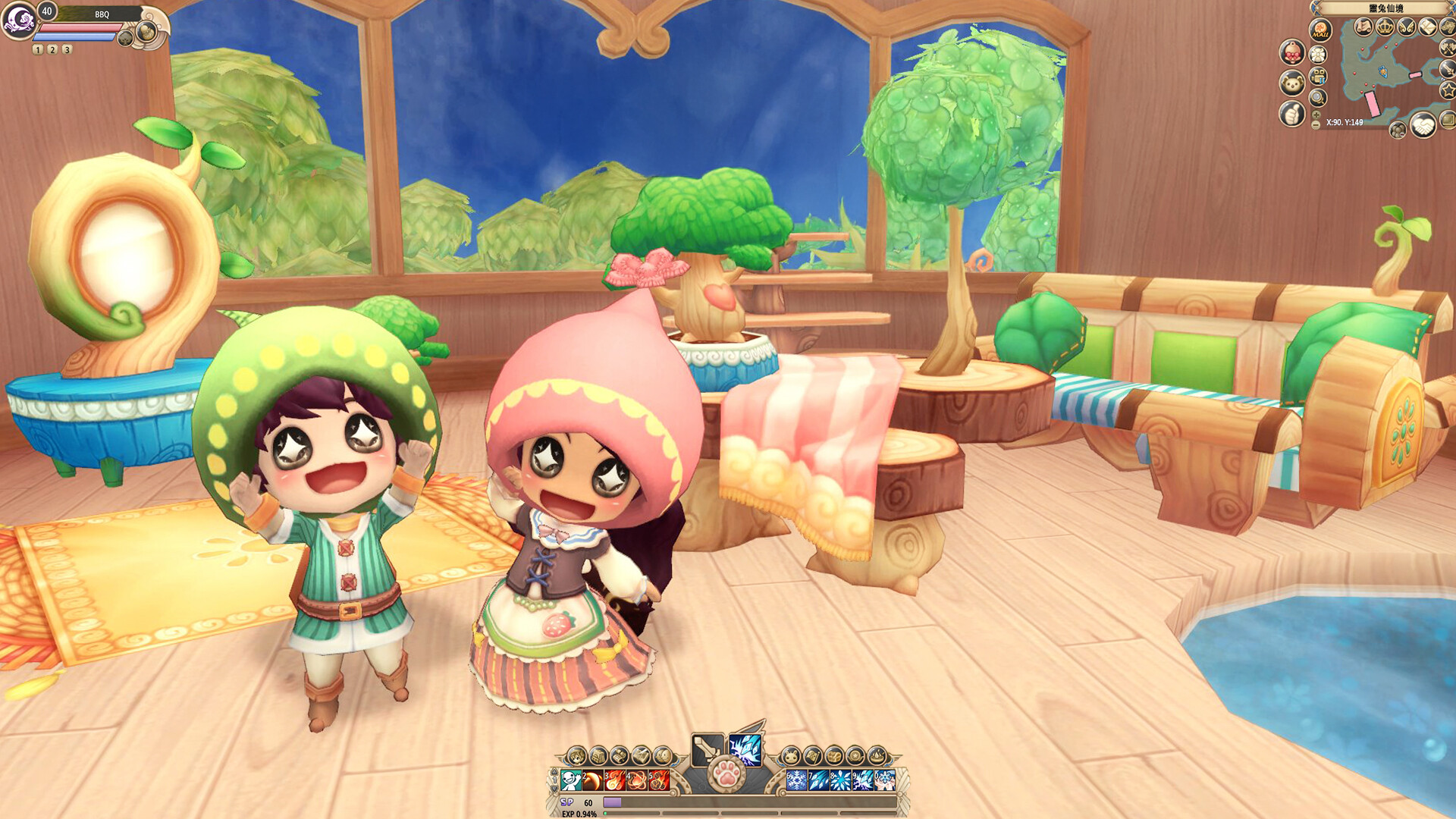Image resolution: width=1456 pixels, height=819 pixels.
Task: Open the MALL shop icon beside the minimap
Action: tap(1319, 30)
